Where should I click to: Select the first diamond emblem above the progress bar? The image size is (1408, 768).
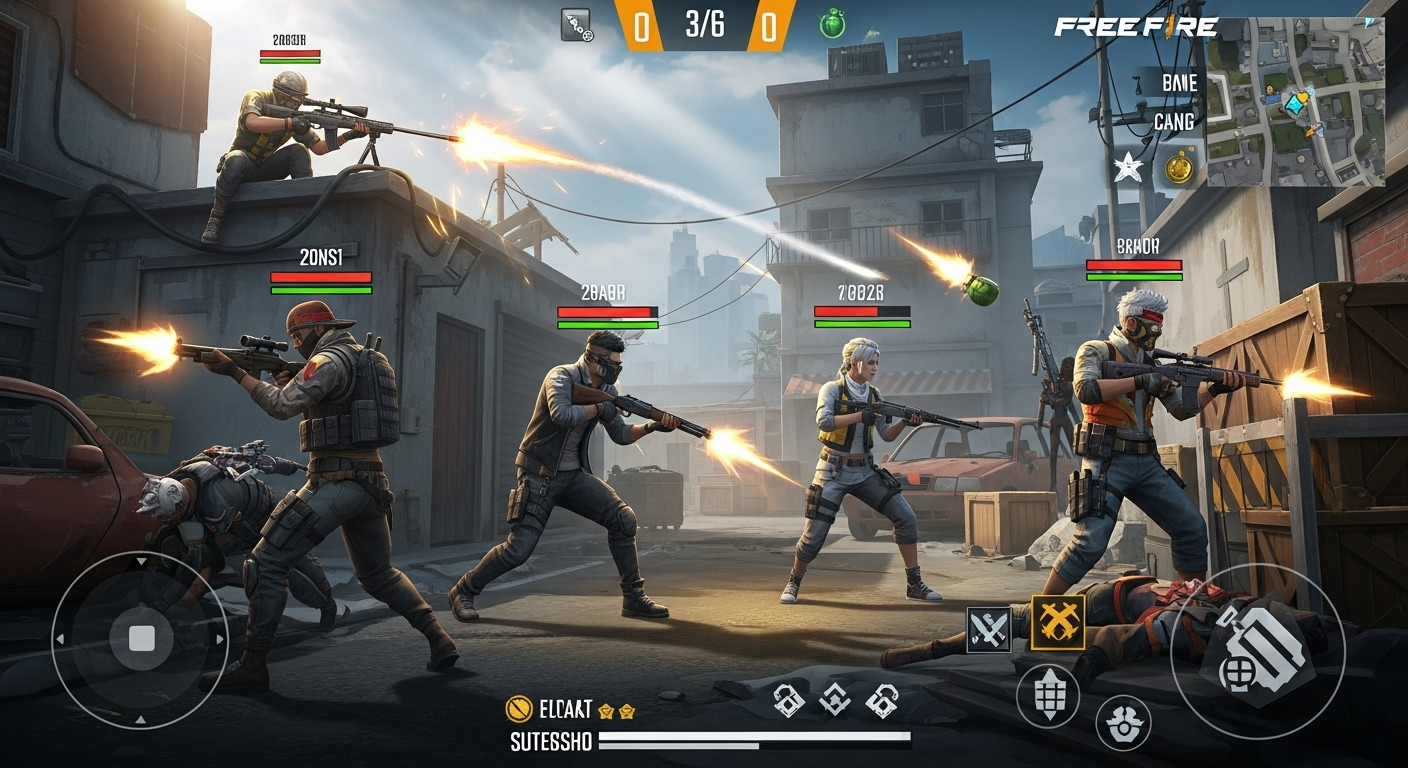coord(790,703)
